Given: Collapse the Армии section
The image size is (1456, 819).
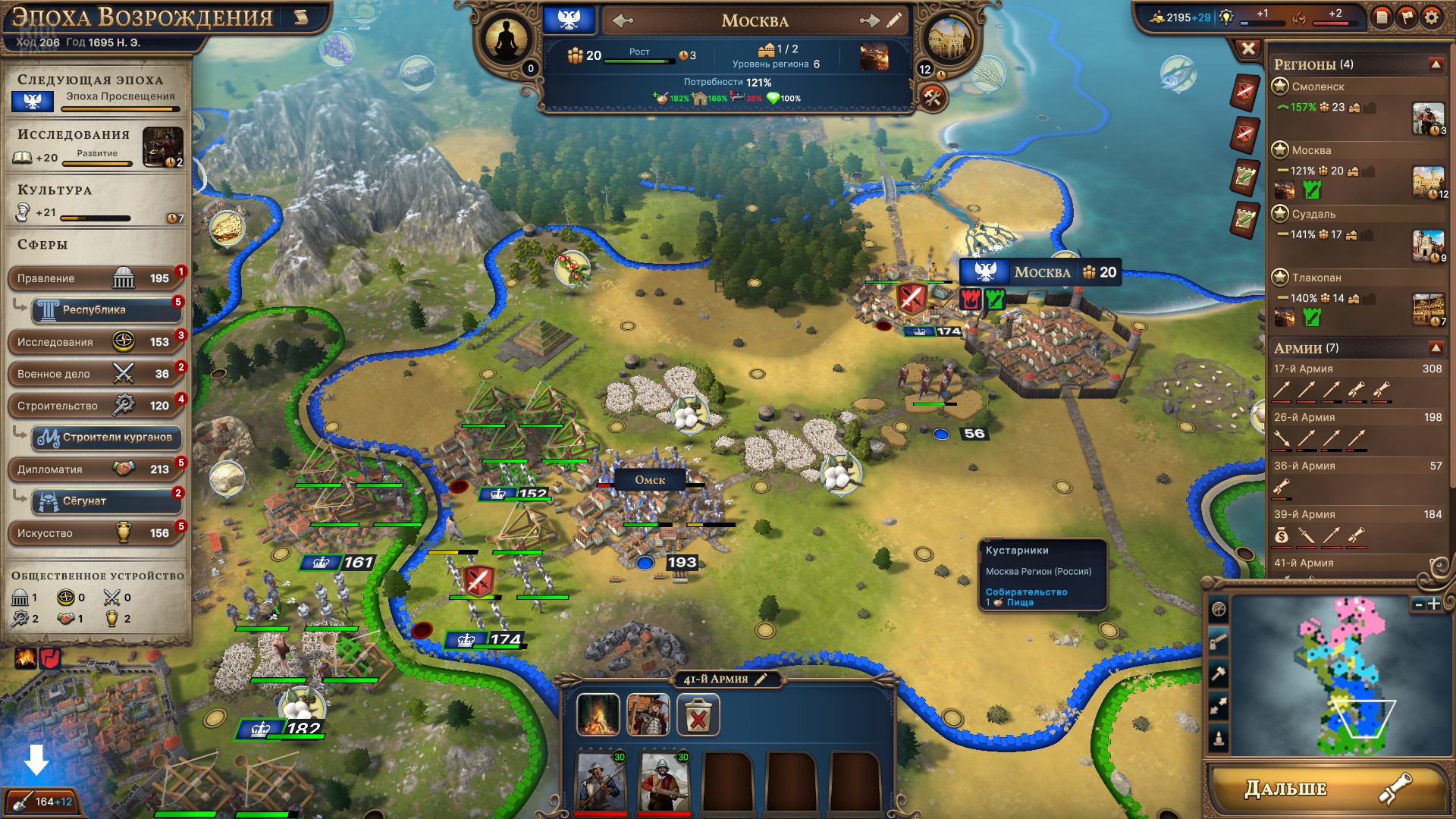Looking at the screenshot, I should coord(1436,348).
